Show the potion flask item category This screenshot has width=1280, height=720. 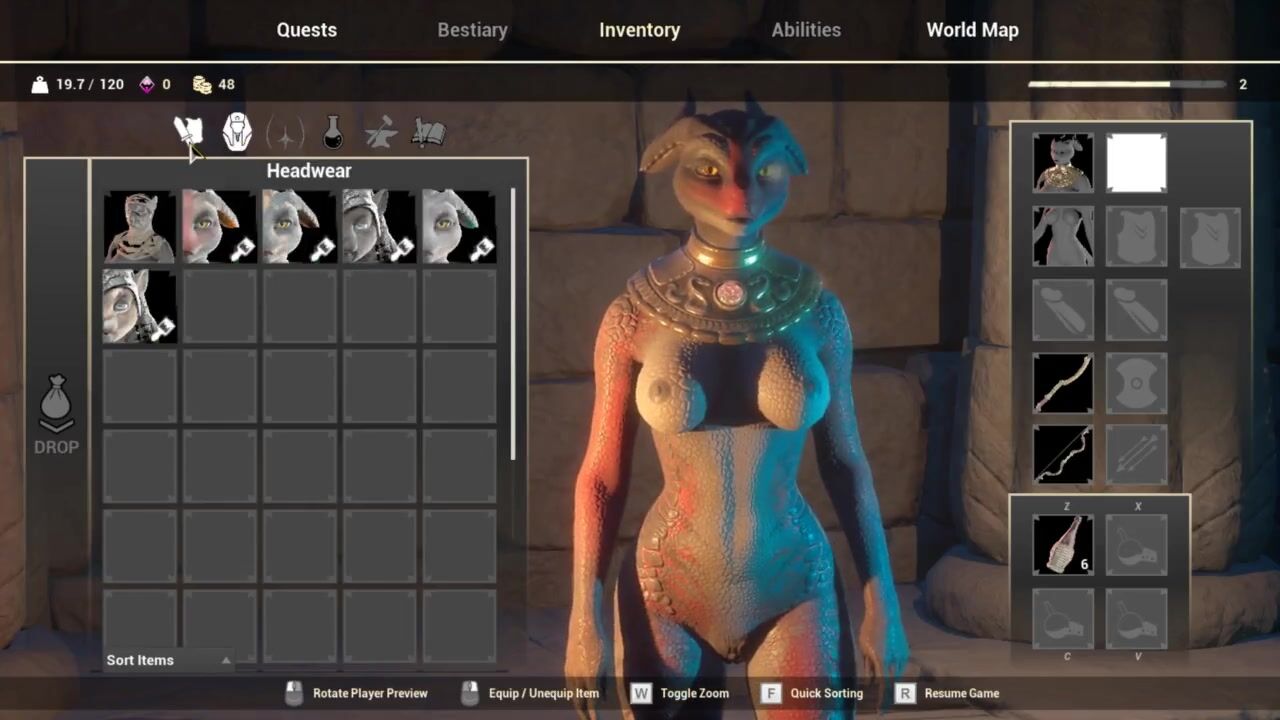pyautogui.click(x=333, y=132)
